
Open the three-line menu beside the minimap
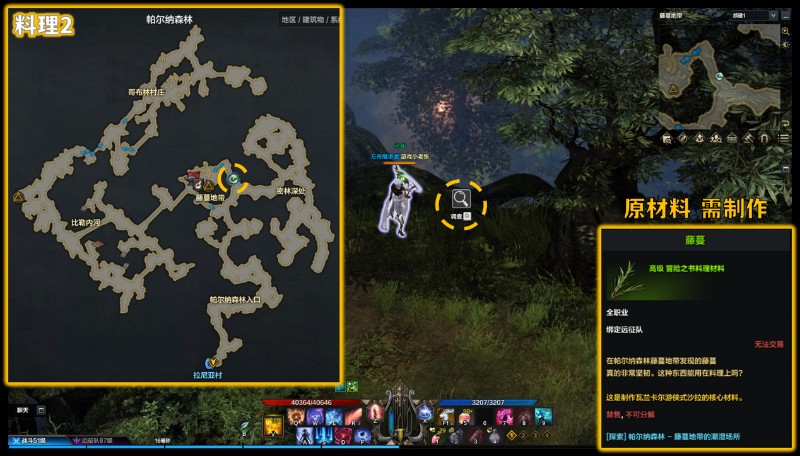pos(784,139)
